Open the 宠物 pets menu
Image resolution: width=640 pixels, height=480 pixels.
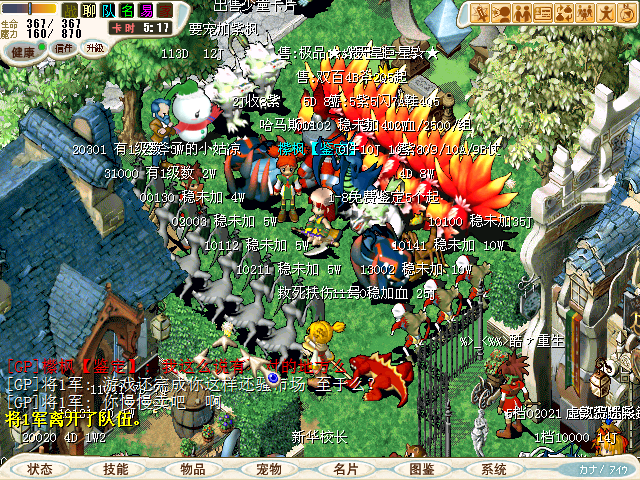269,469
